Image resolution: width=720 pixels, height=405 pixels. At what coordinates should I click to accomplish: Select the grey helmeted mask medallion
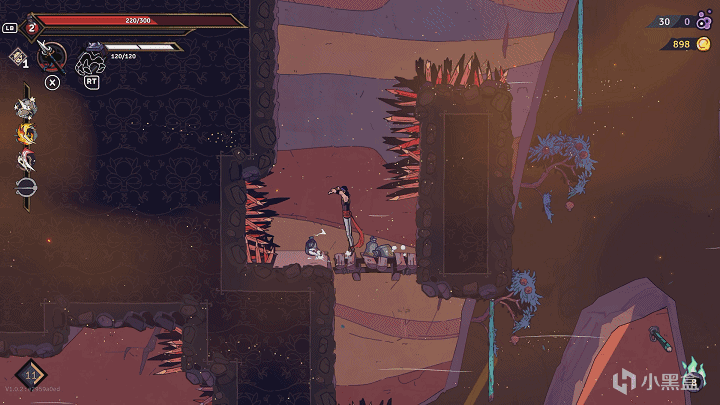point(25,107)
